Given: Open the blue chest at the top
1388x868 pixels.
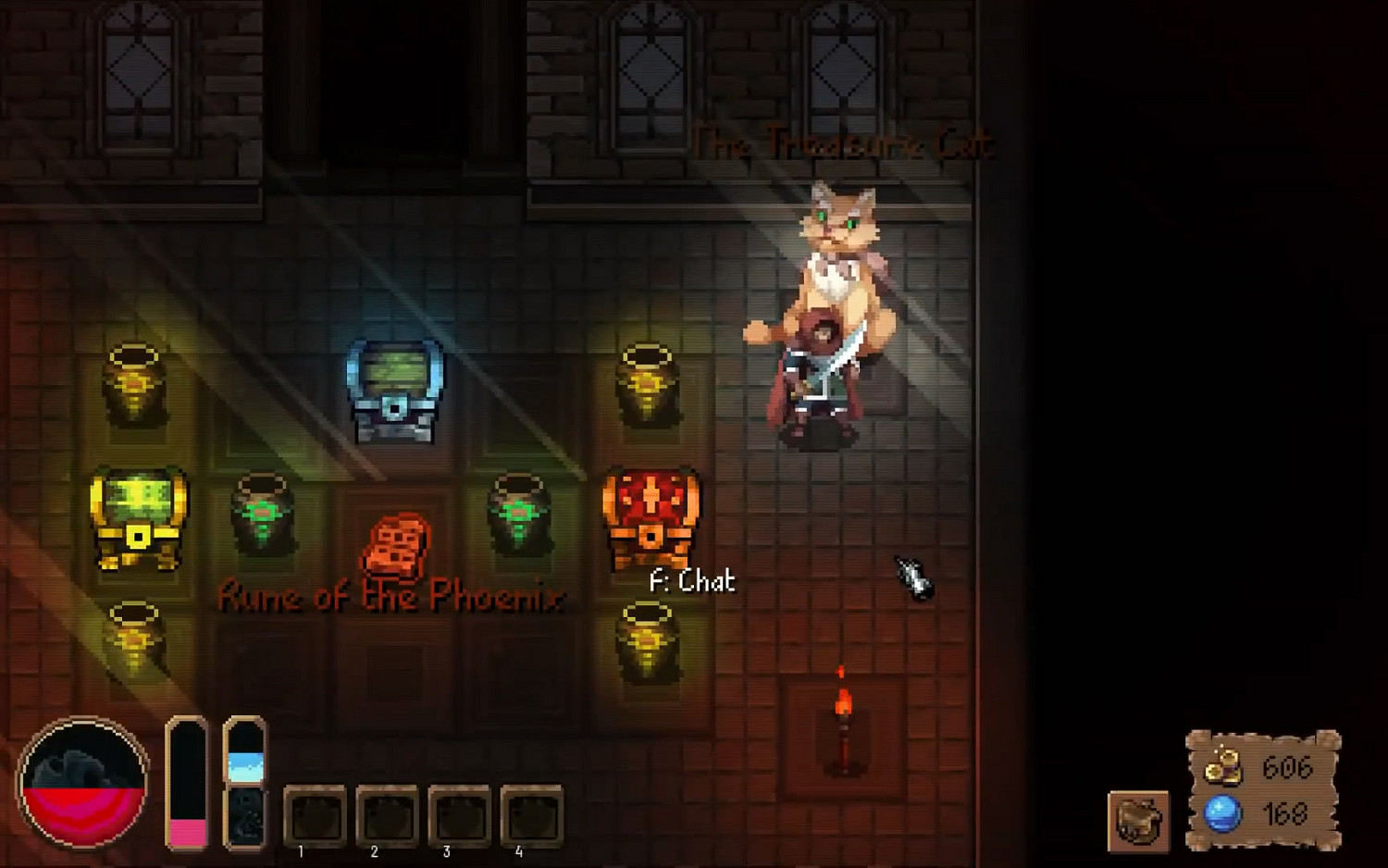Looking at the screenshot, I should 393,389.
